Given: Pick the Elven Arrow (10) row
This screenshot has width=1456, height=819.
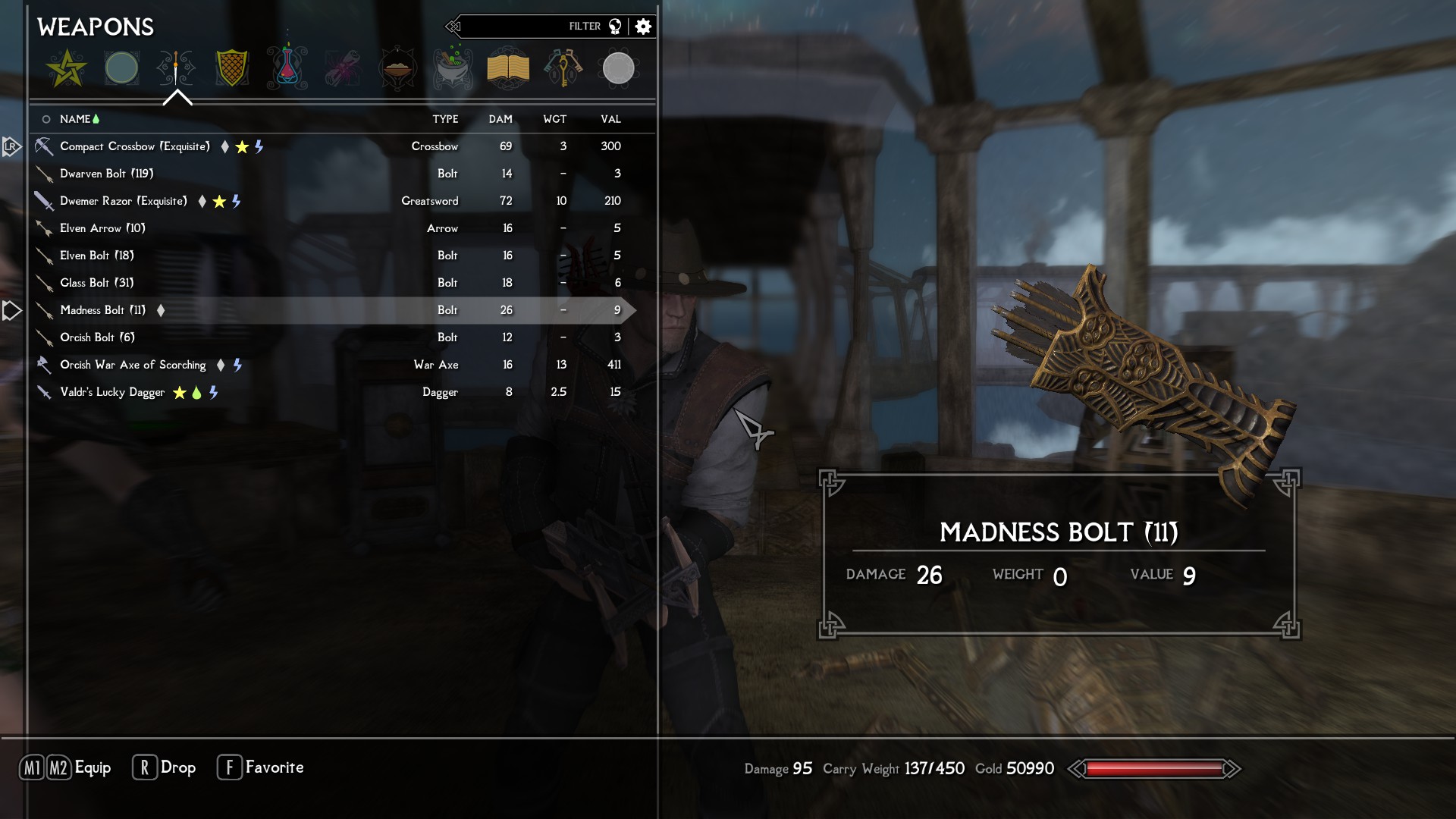Looking at the screenshot, I should pyautogui.click(x=102, y=228).
